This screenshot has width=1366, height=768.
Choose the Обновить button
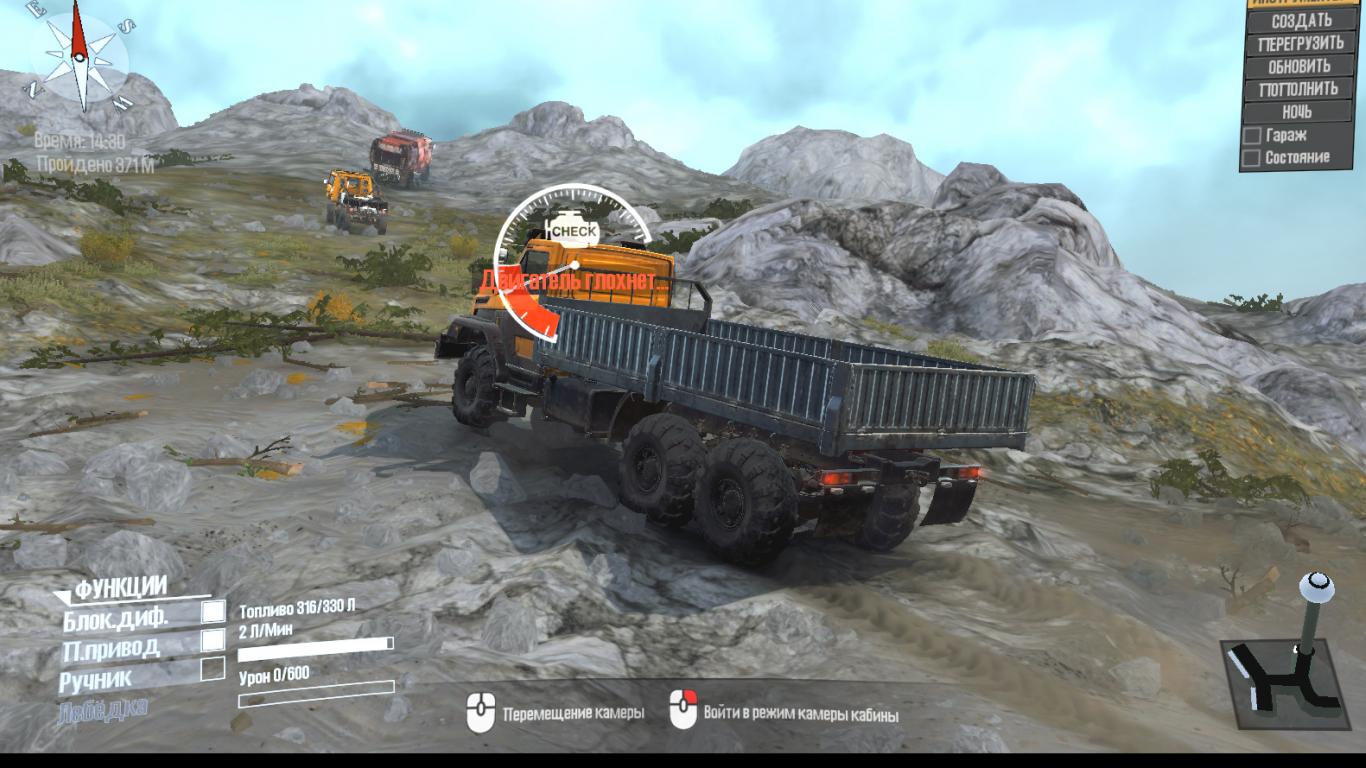pyautogui.click(x=1301, y=66)
